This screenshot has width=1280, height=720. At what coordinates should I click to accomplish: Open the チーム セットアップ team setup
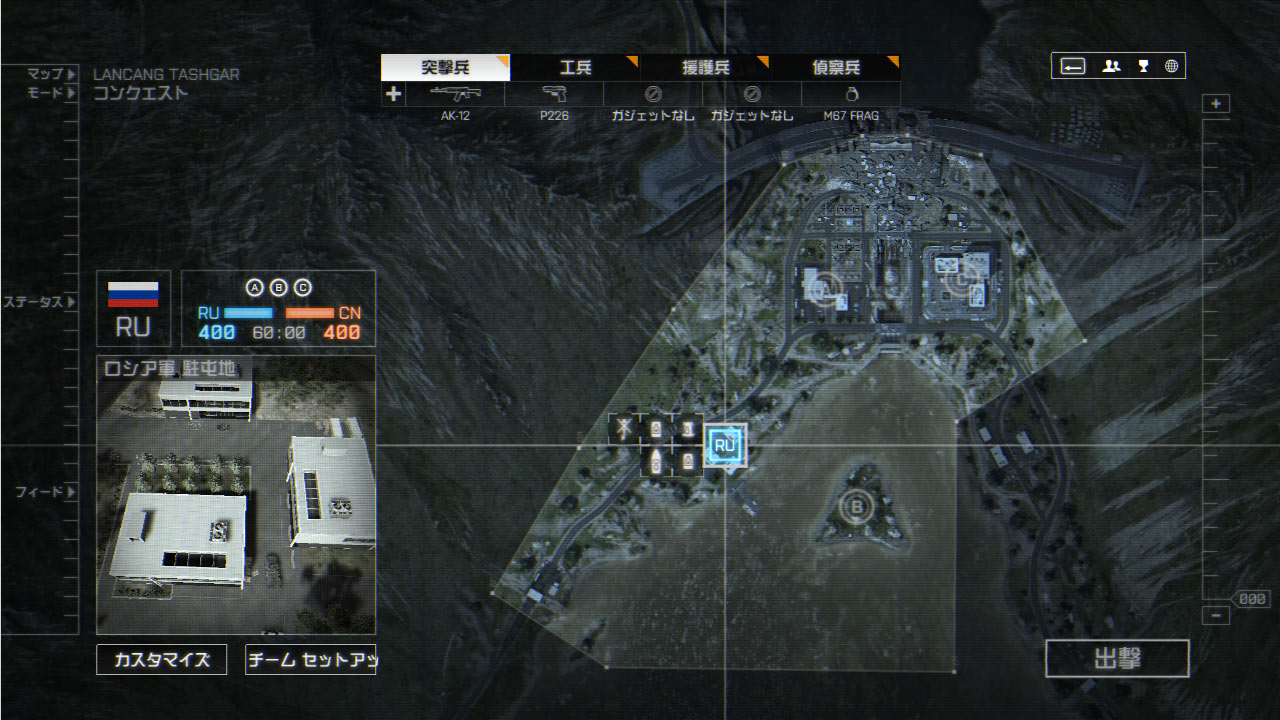pyautogui.click(x=310, y=660)
